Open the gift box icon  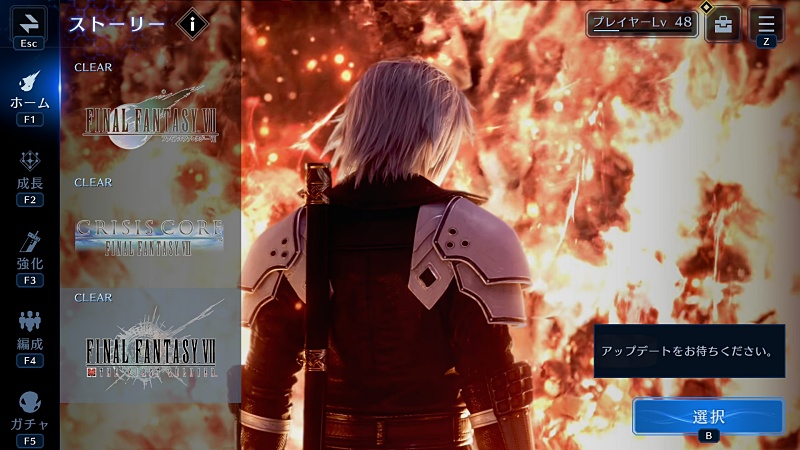pyautogui.click(x=723, y=23)
